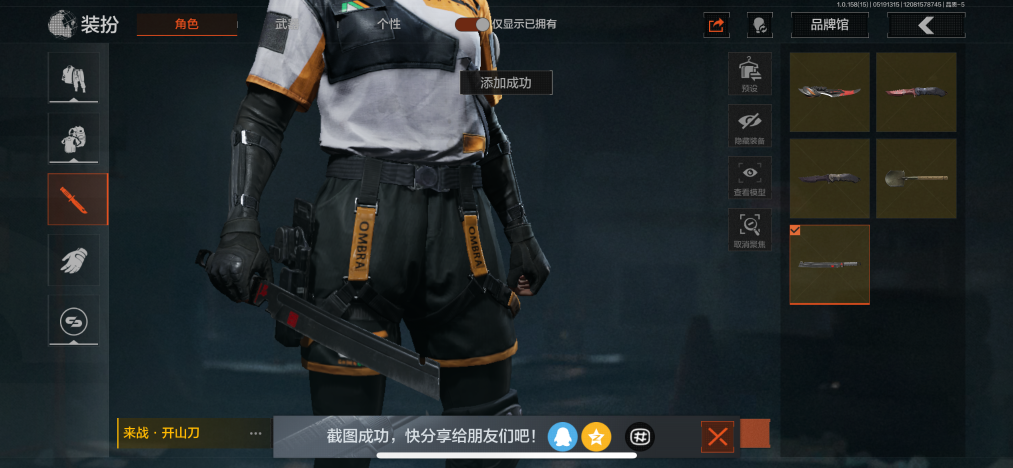Open the 预设 presets button
The image size is (1013, 468).
pyautogui.click(x=749, y=74)
